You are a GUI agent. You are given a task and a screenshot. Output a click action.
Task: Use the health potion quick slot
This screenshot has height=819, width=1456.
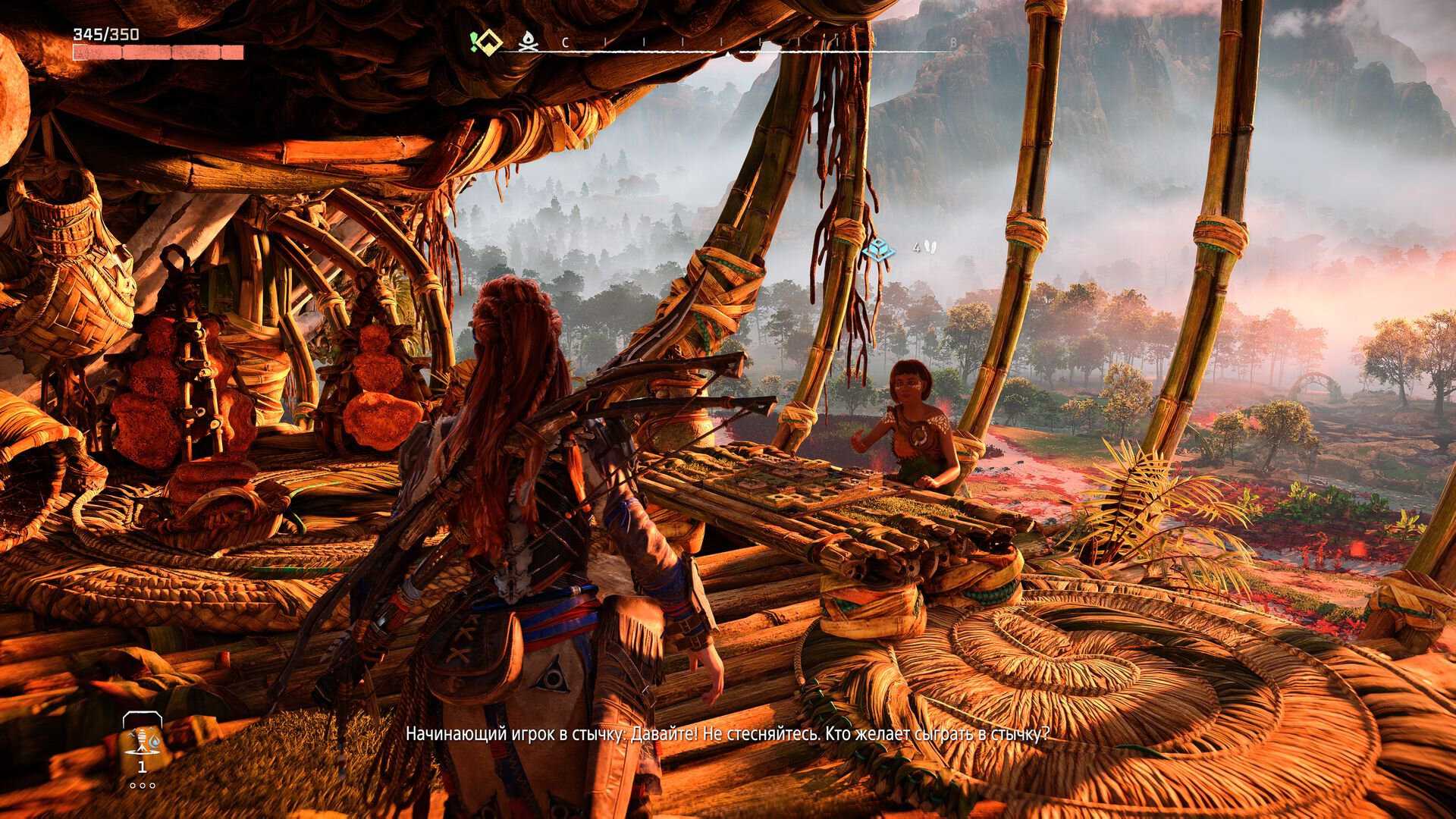tap(142, 741)
